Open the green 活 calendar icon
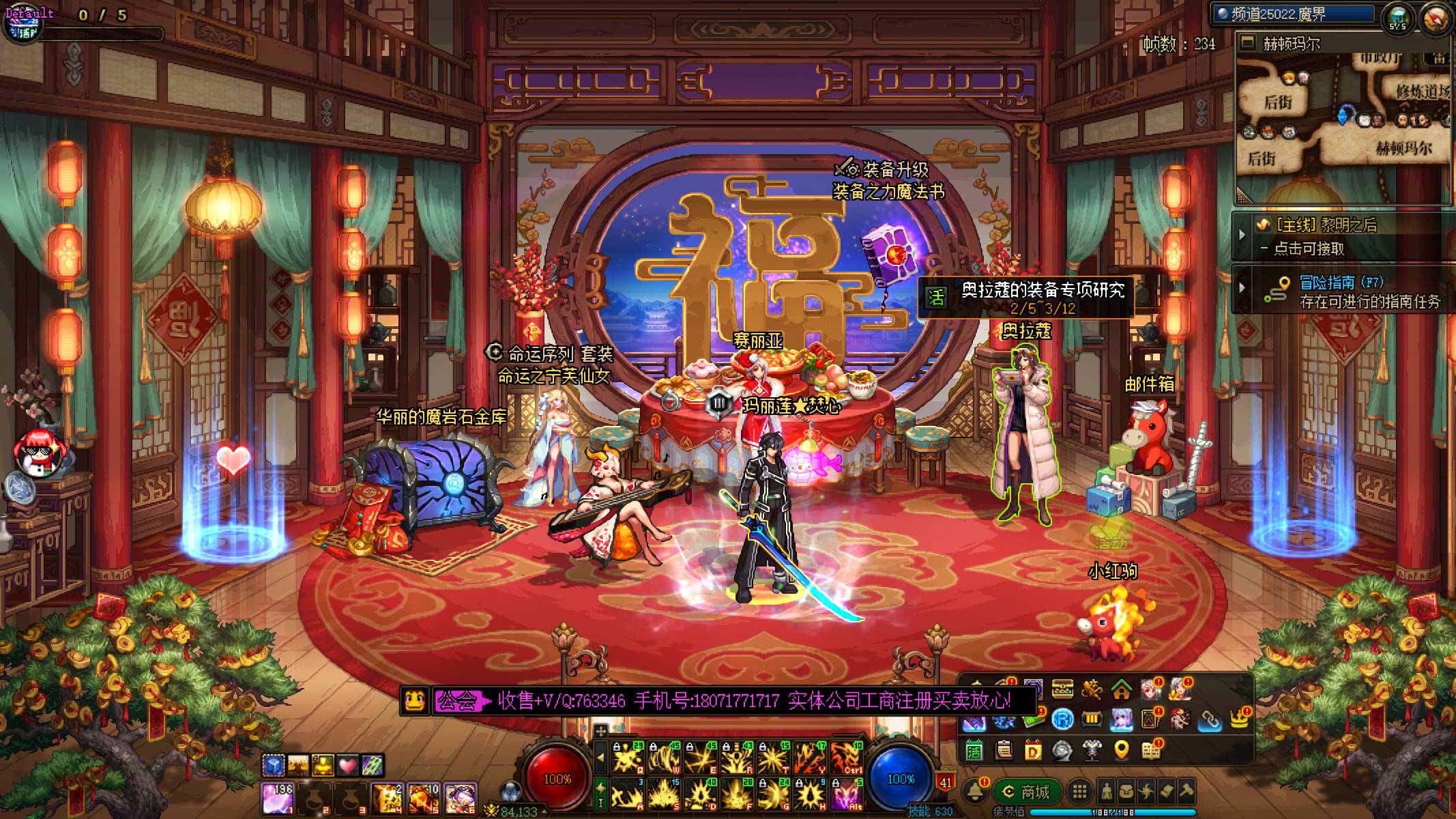Viewport: 1456px width, 819px height. point(974,751)
